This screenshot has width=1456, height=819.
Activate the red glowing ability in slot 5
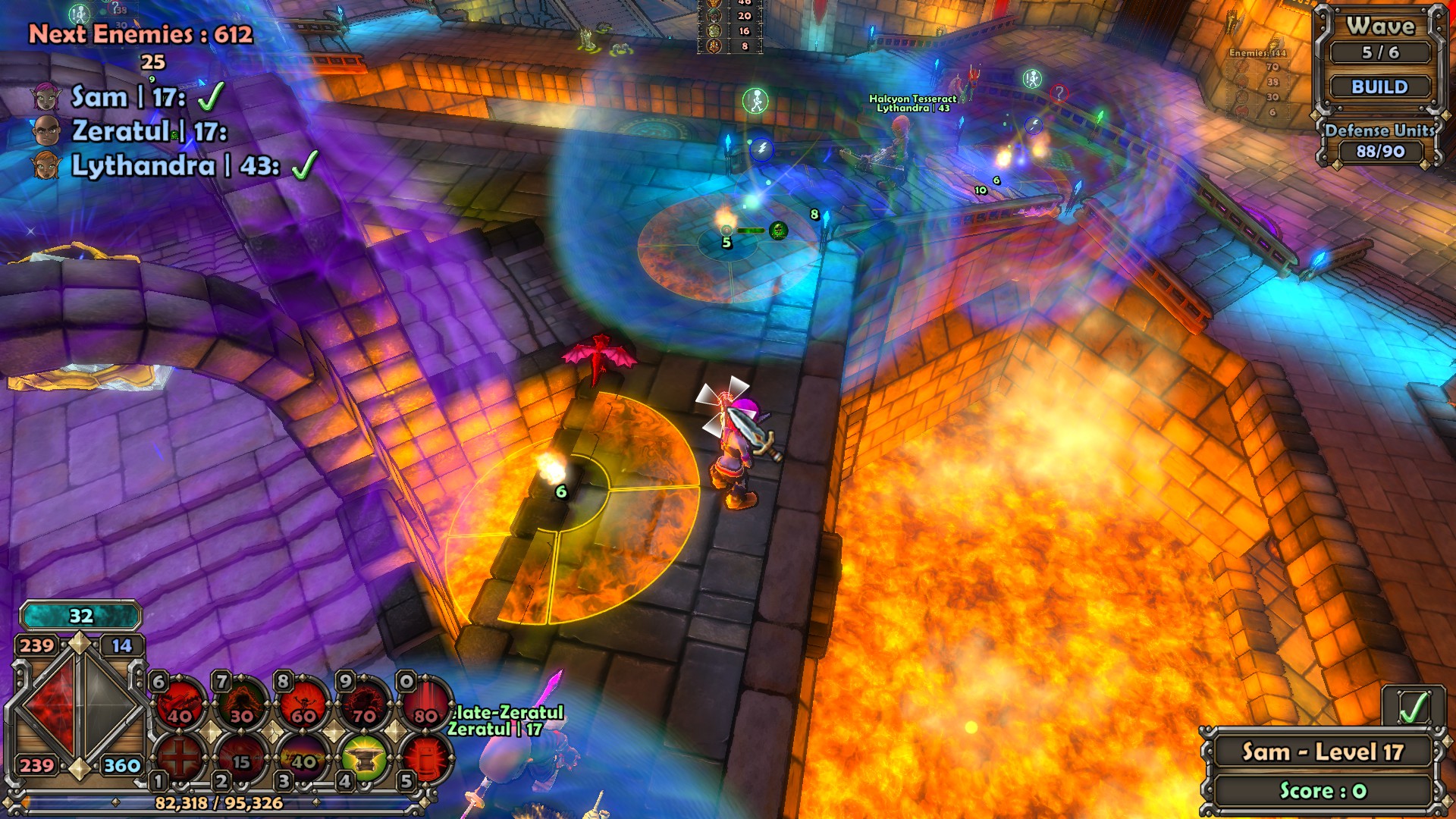point(425,758)
